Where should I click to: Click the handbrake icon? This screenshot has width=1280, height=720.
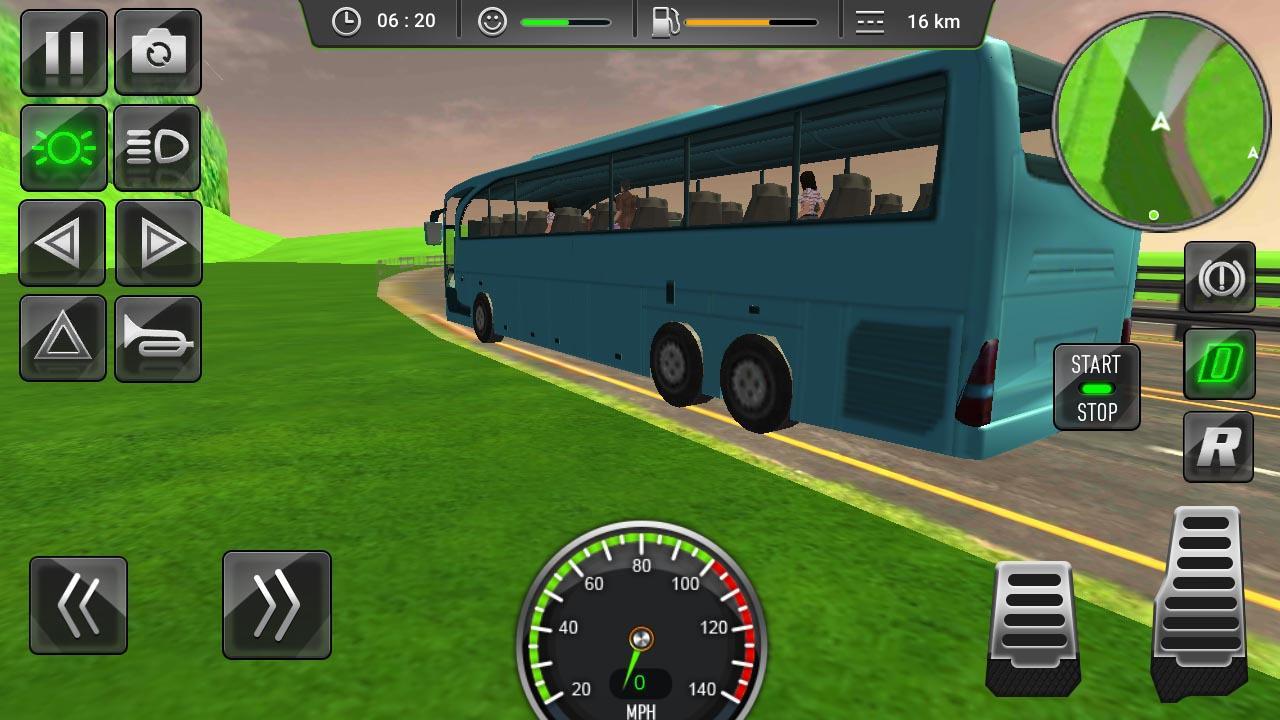1218,277
